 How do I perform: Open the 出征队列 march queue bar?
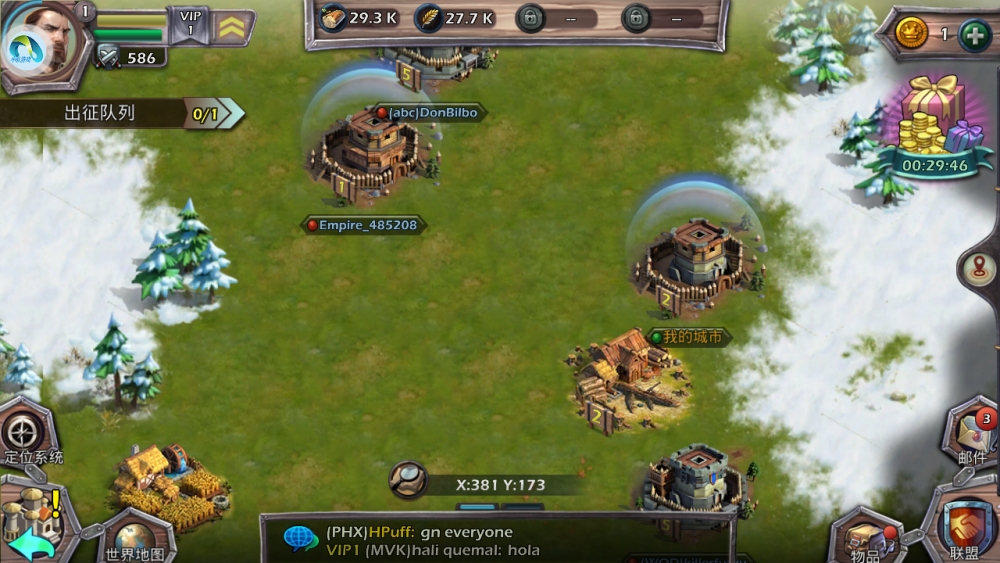point(120,114)
